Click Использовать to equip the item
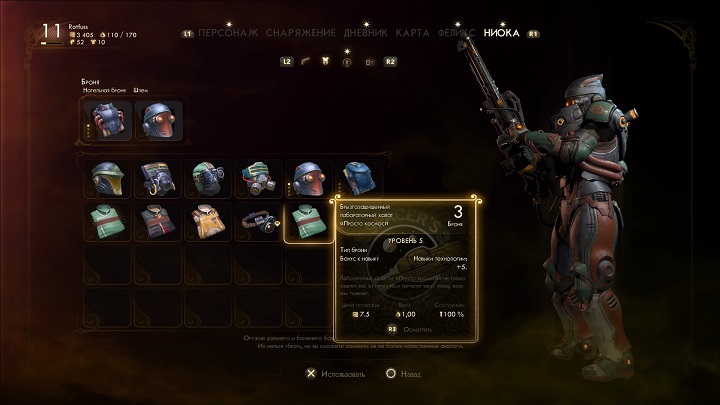This screenshot has height=405, width=720. point(338,373)
